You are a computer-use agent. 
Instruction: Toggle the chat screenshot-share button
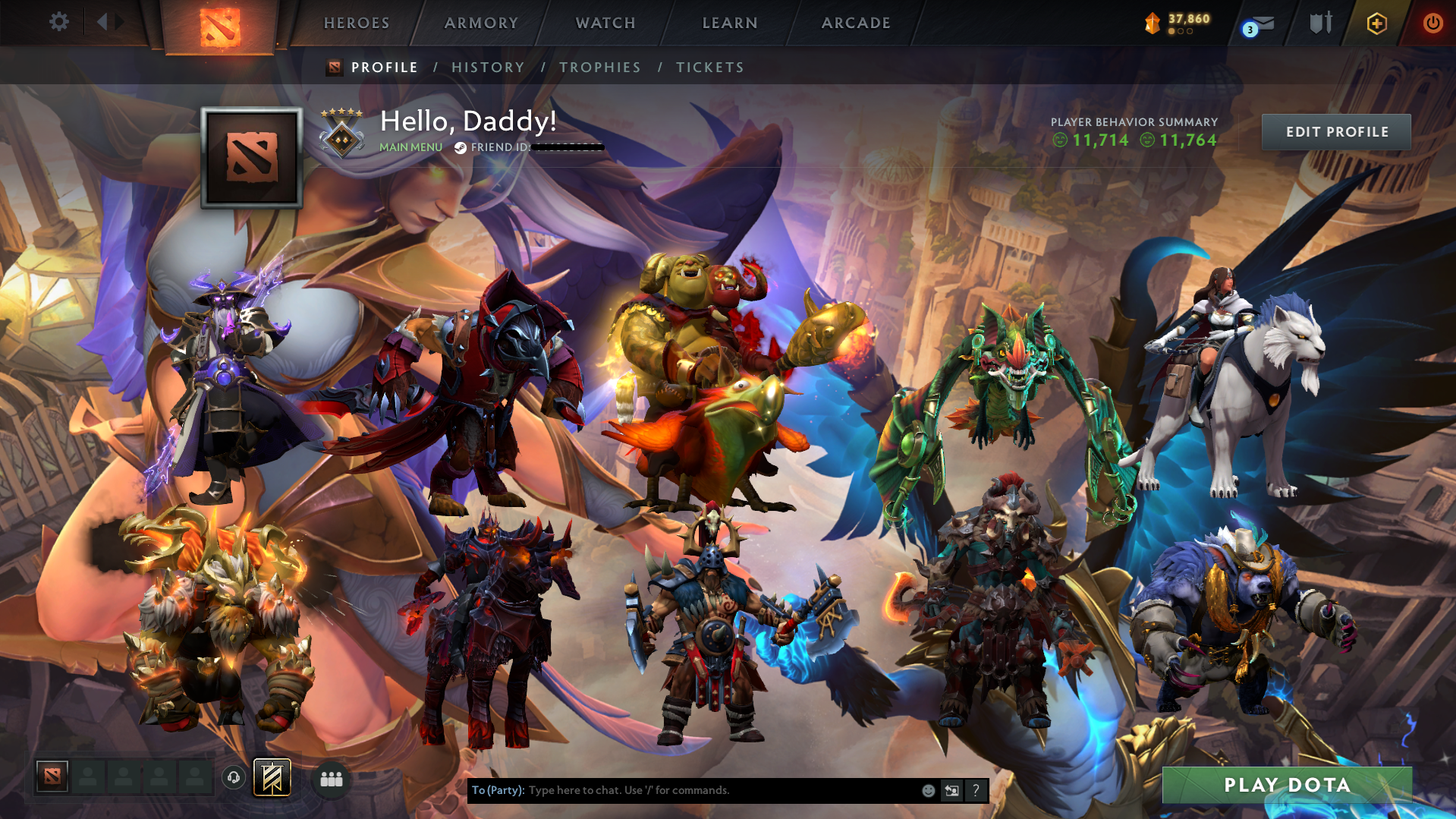[952, 790]
